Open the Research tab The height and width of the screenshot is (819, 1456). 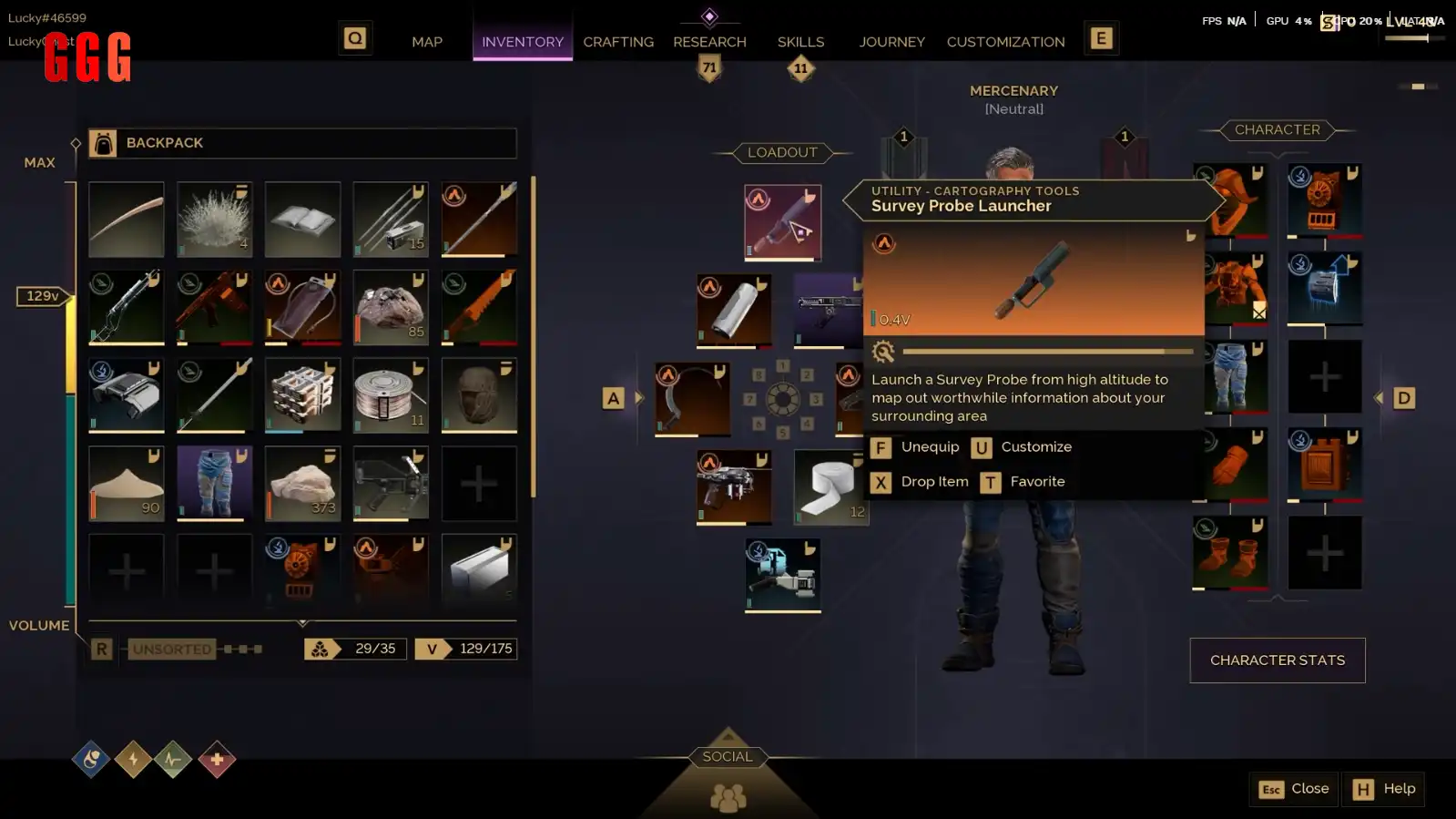[x=709, y=42]
